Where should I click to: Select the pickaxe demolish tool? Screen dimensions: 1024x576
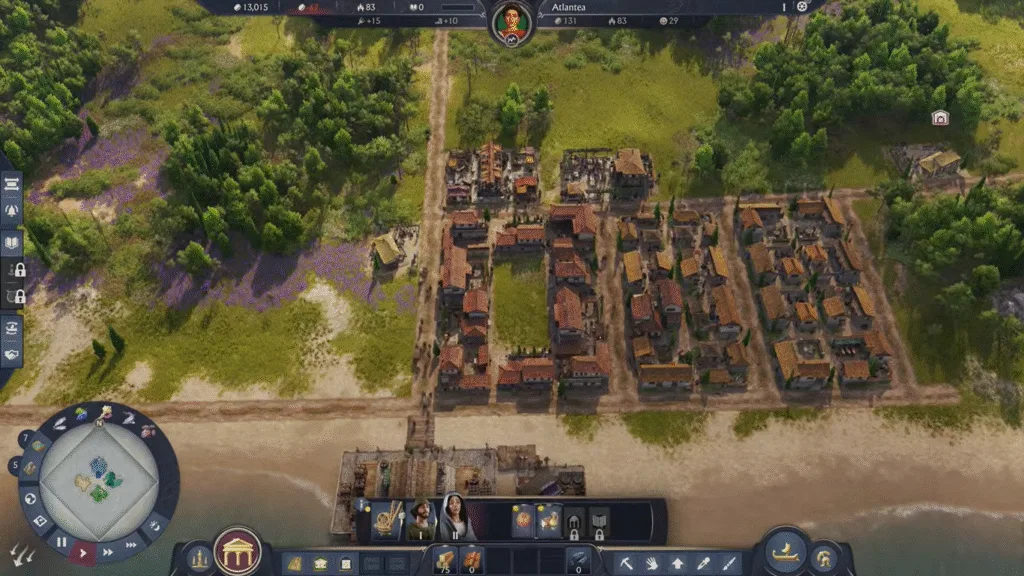[x=626, y=563]
